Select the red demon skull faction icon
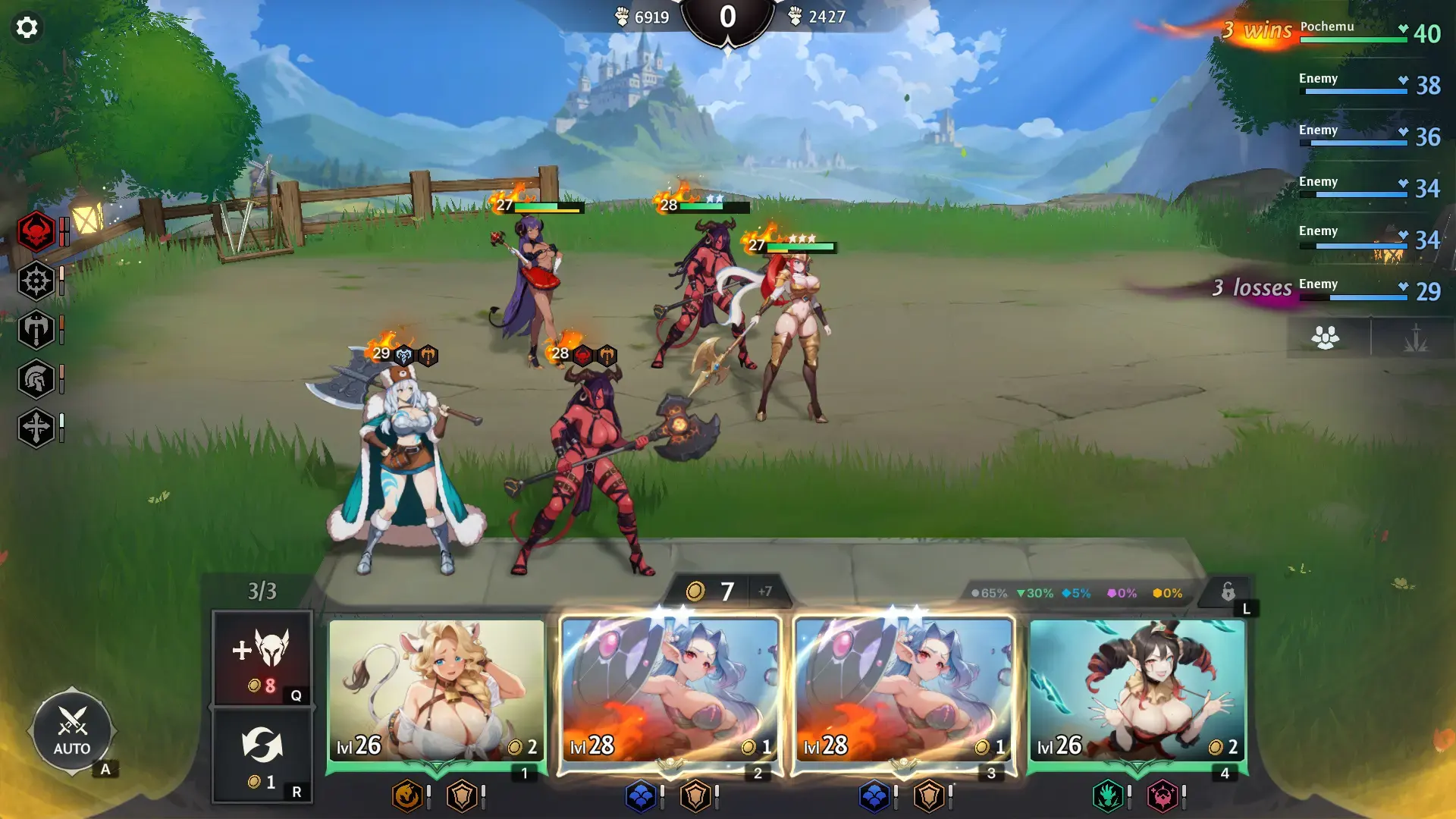Image resolution: width=1456 pixels, height=819 pixels. click(36, 232)
